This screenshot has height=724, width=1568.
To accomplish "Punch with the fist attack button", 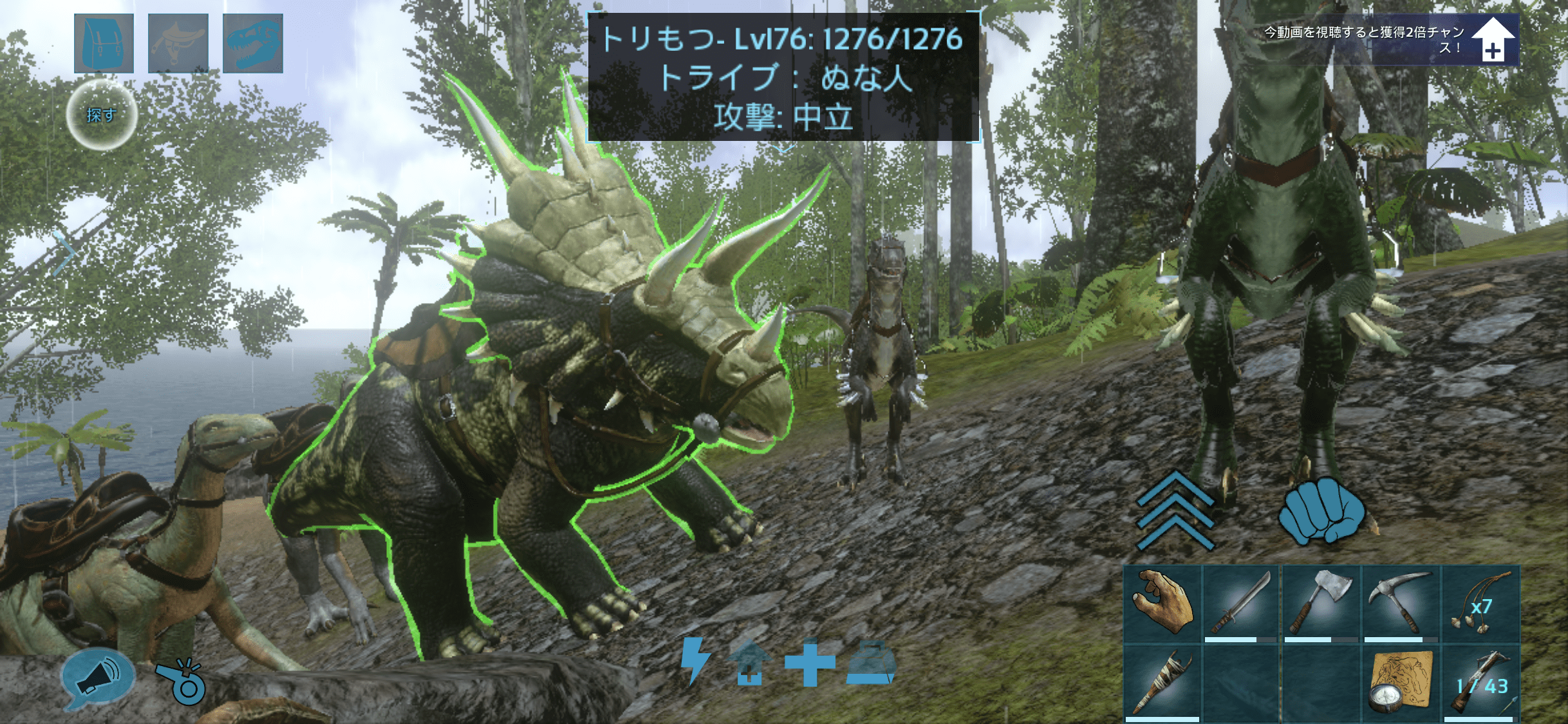I will click(1321, 510).
